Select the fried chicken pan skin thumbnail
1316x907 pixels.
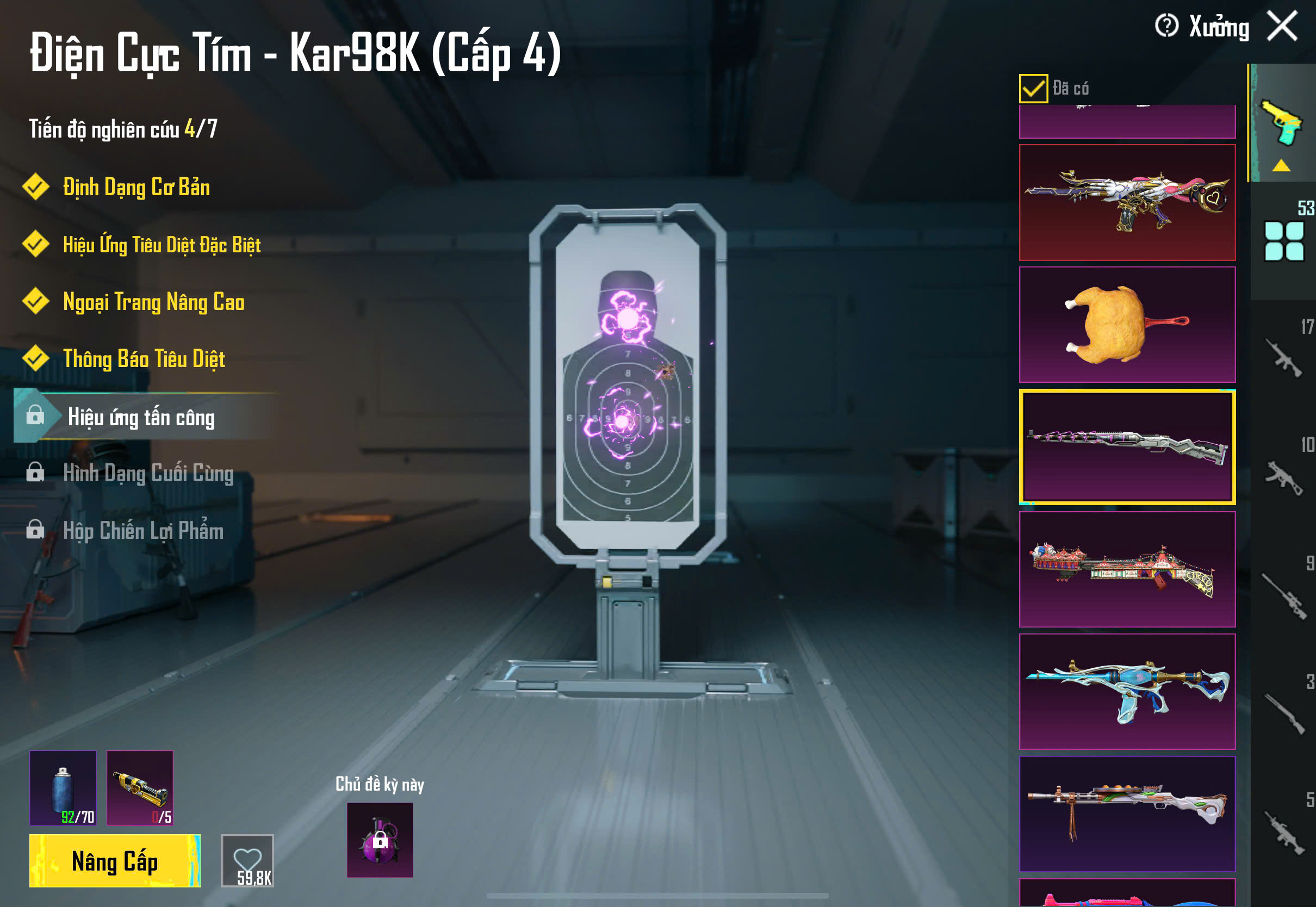pos(1127,325)
